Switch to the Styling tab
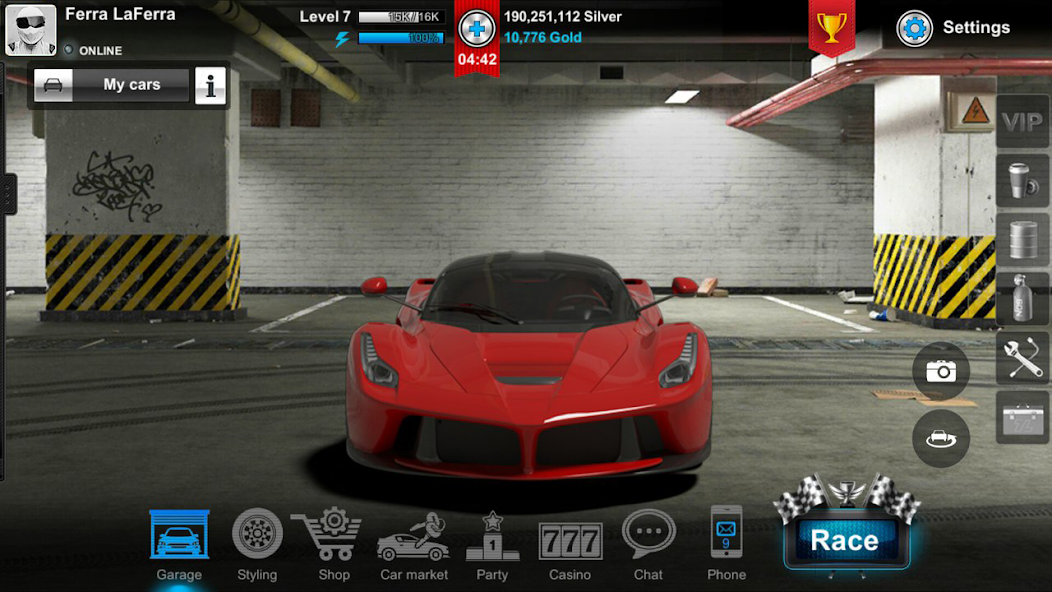The height and width of the screenshot is (592, 1052). (257, 543)
